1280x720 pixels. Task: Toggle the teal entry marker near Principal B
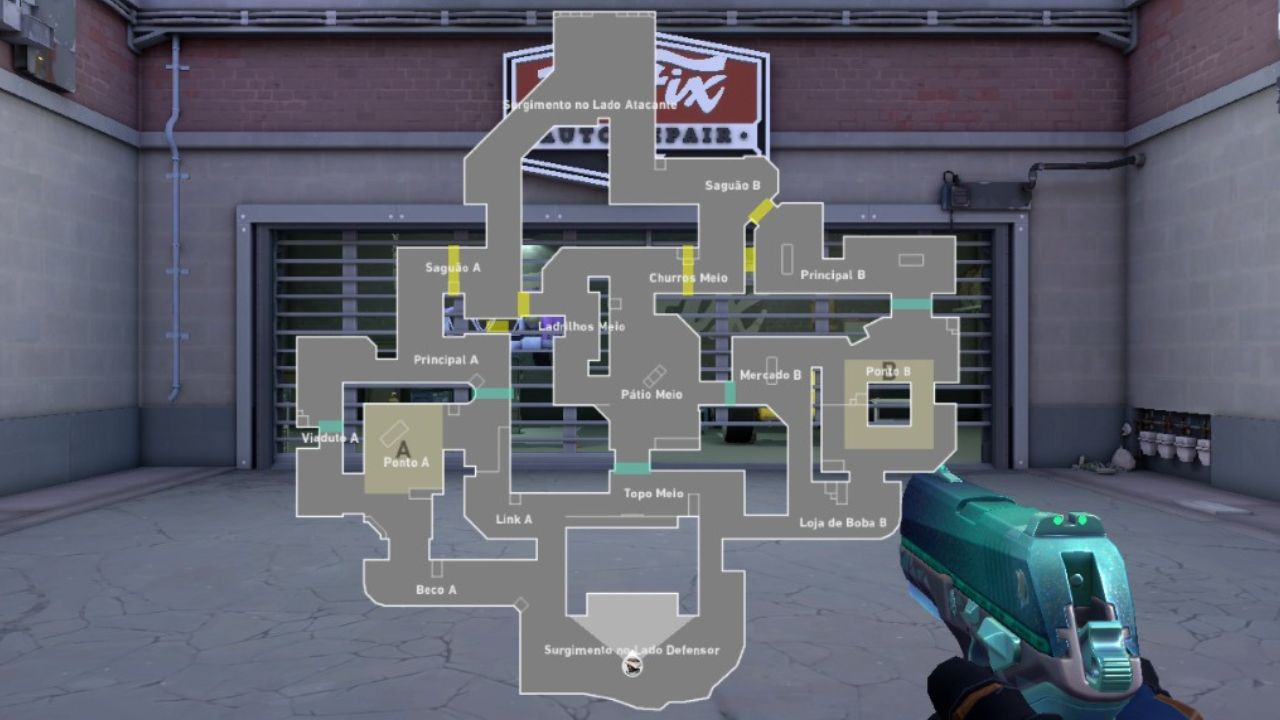tap(910, 302)
